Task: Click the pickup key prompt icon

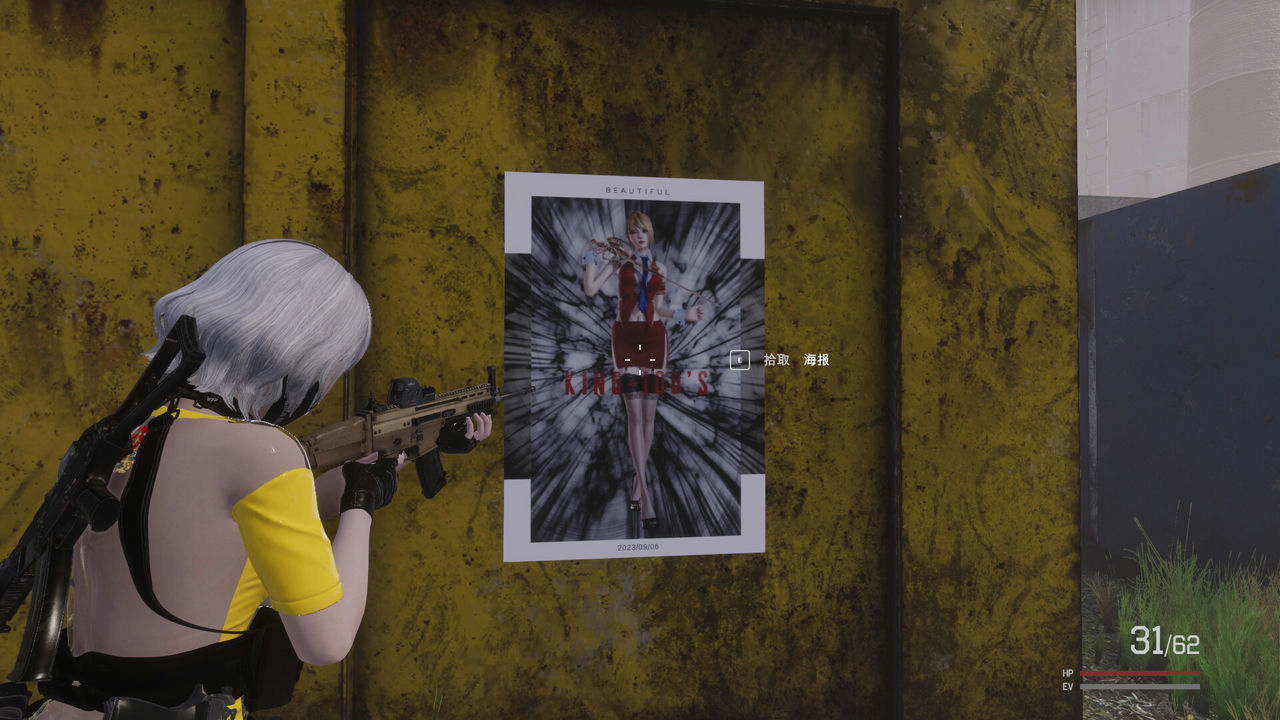Action: (740, 360)
